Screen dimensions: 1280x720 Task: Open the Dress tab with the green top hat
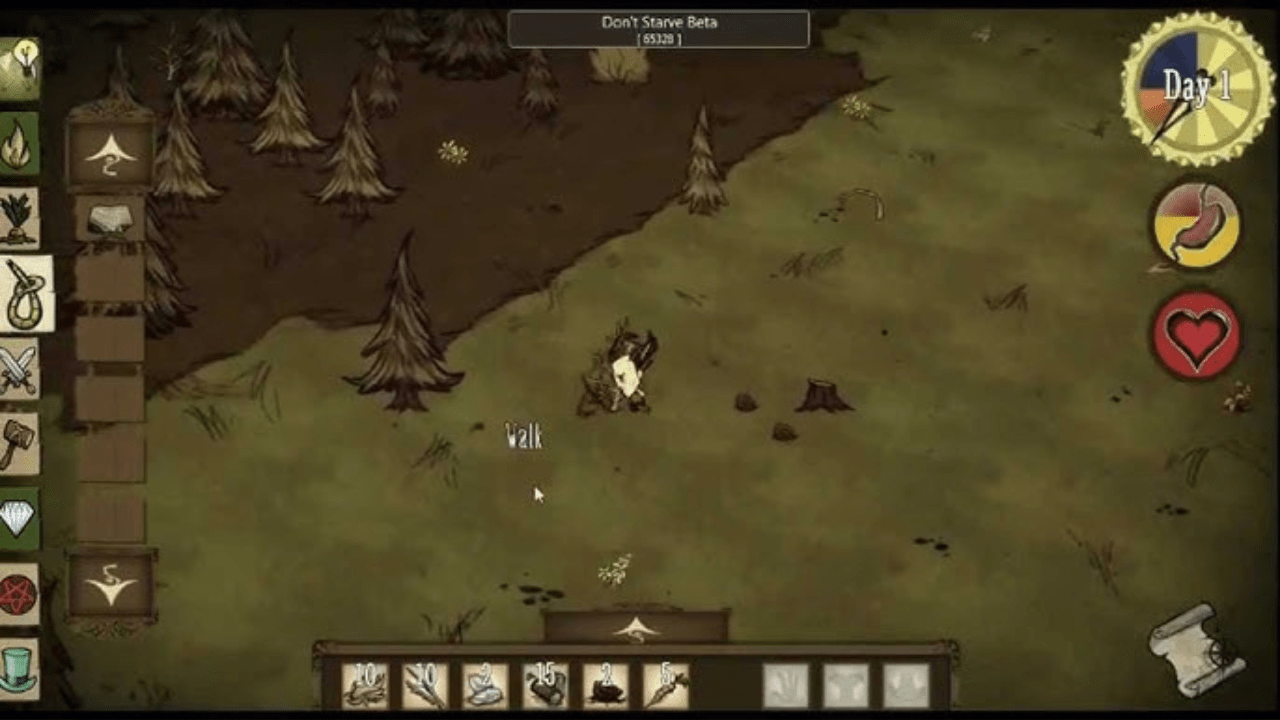pyautogui.click(x=18, y=668)
